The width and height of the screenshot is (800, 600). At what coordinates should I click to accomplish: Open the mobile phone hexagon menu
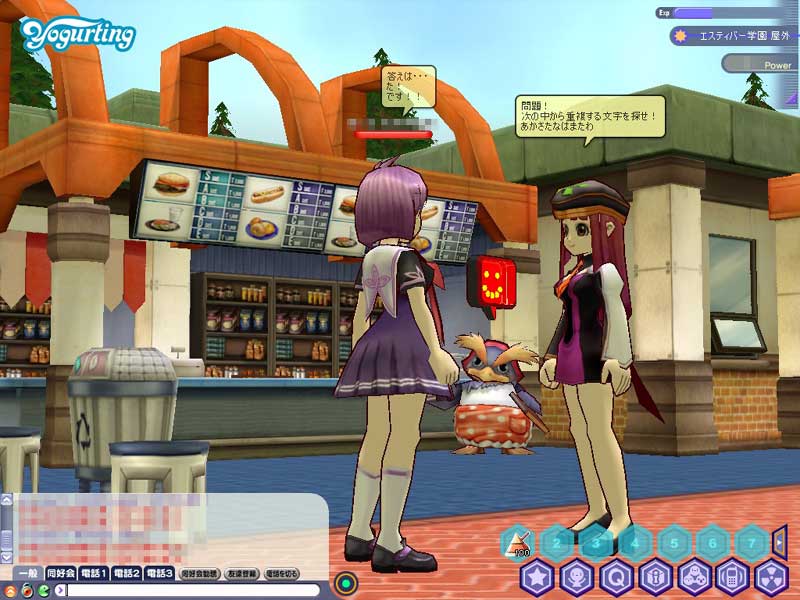click(733, 578)
